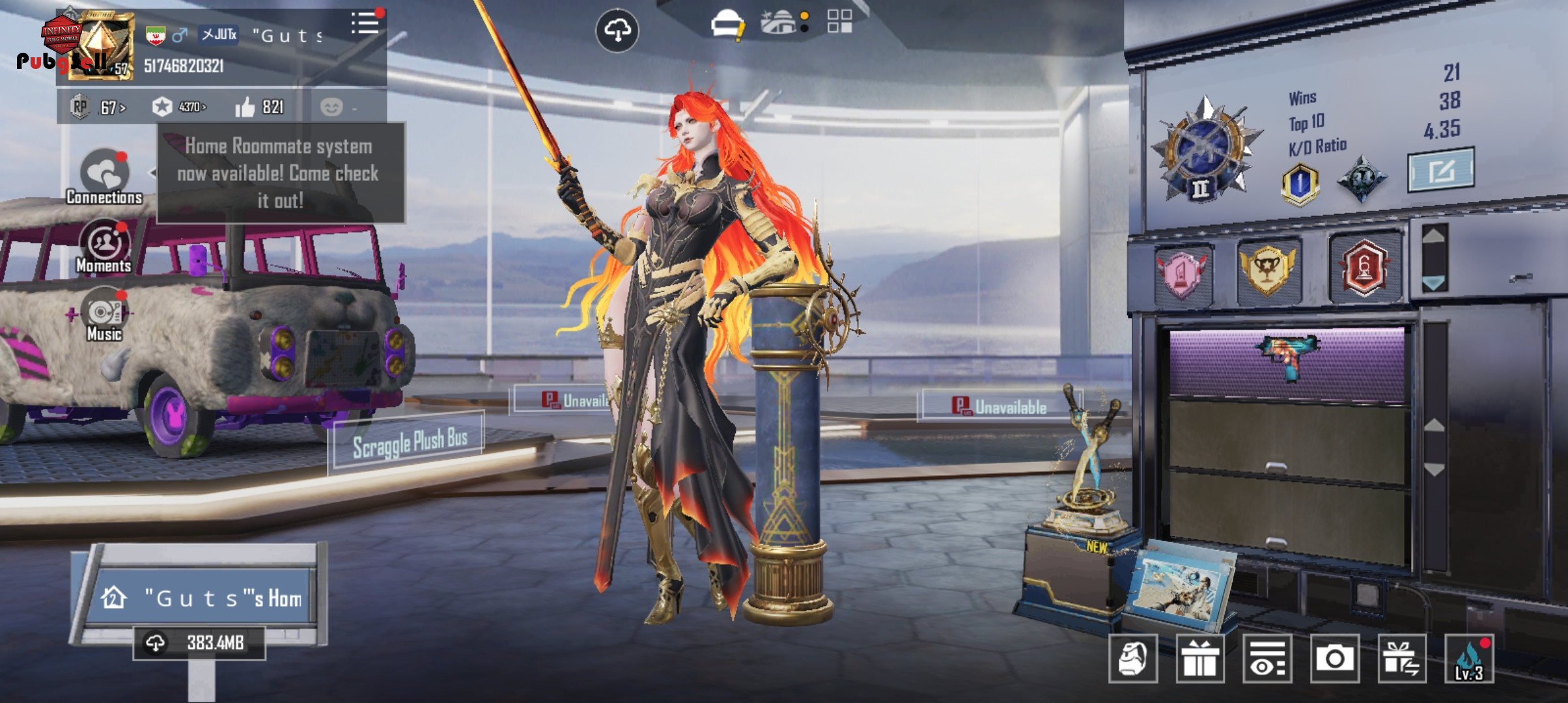Open the gift box button
Screen dimensions: 1568x703
coord(1200,659)
